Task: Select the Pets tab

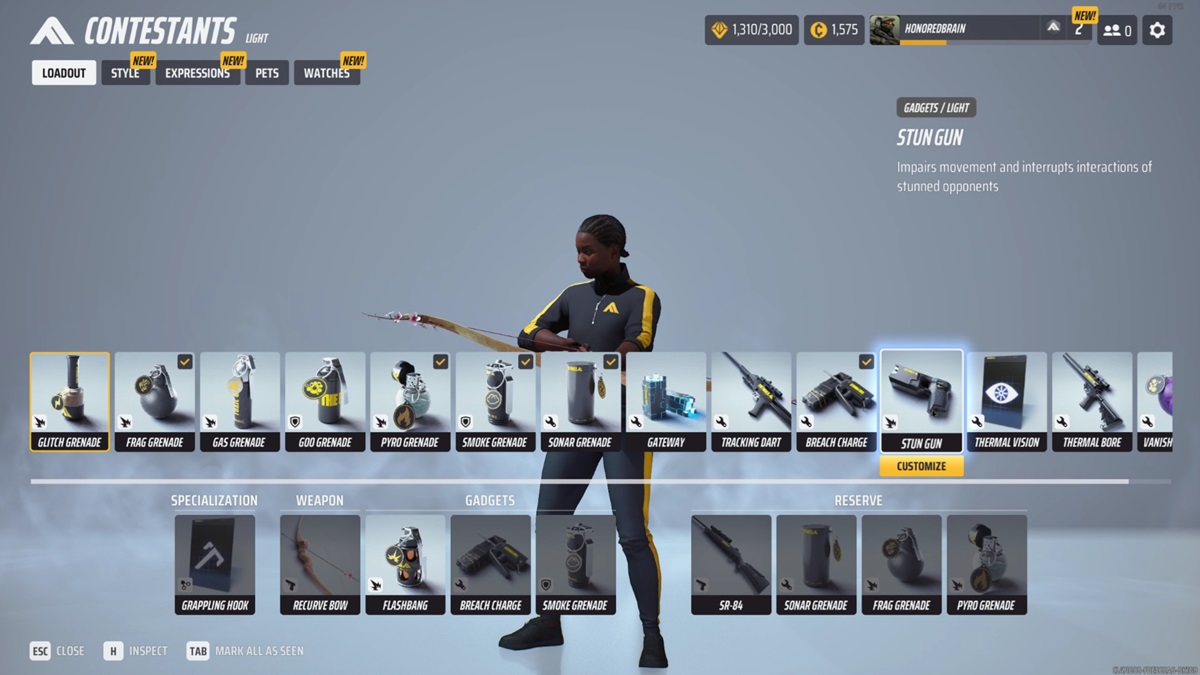Action: point(267,73)
